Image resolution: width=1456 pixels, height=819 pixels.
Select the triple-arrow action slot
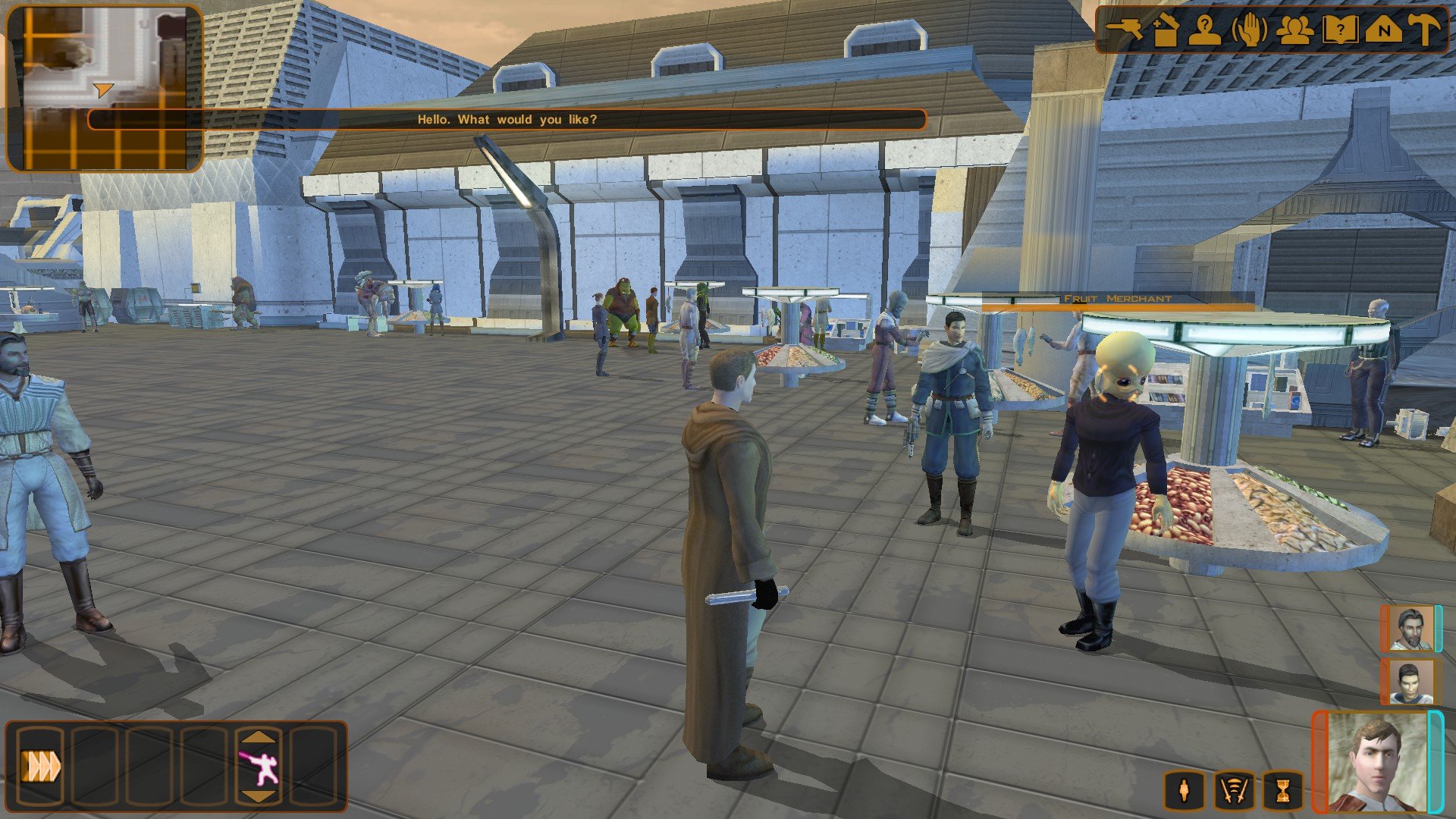(42, 766)
